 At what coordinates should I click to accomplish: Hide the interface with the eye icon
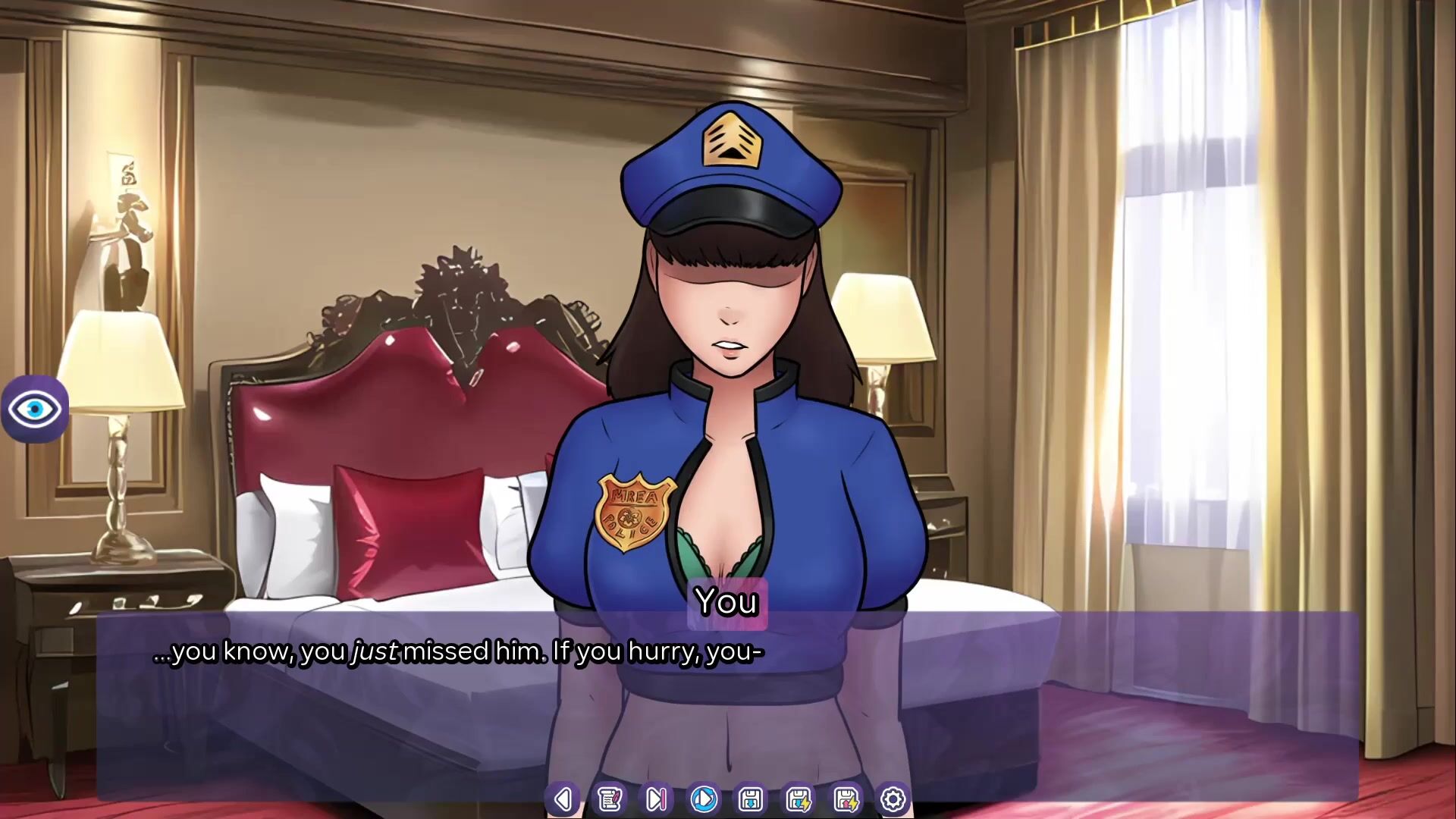34,409
